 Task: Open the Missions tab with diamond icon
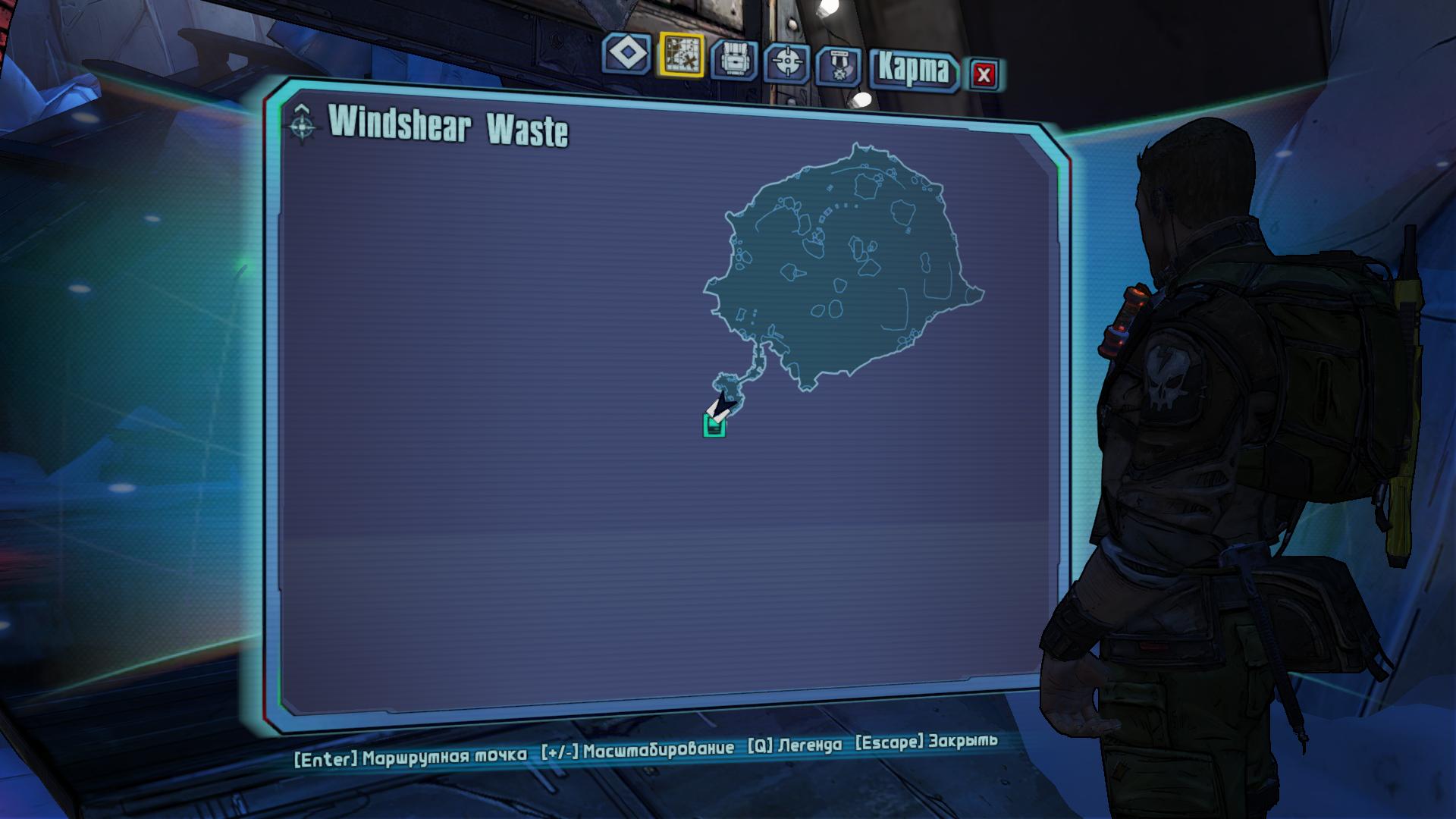(627, 55)
